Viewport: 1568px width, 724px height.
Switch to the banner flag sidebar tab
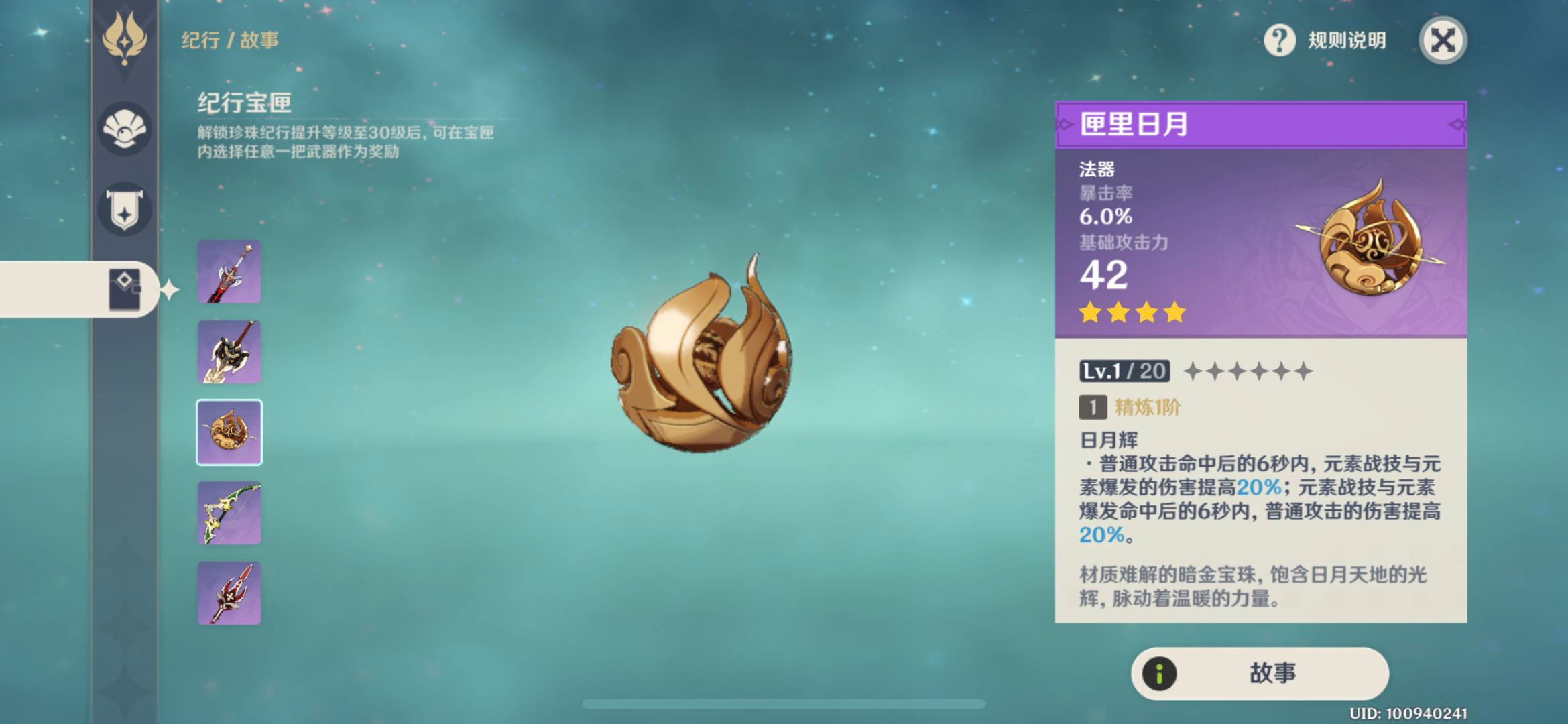coord(125,209)
